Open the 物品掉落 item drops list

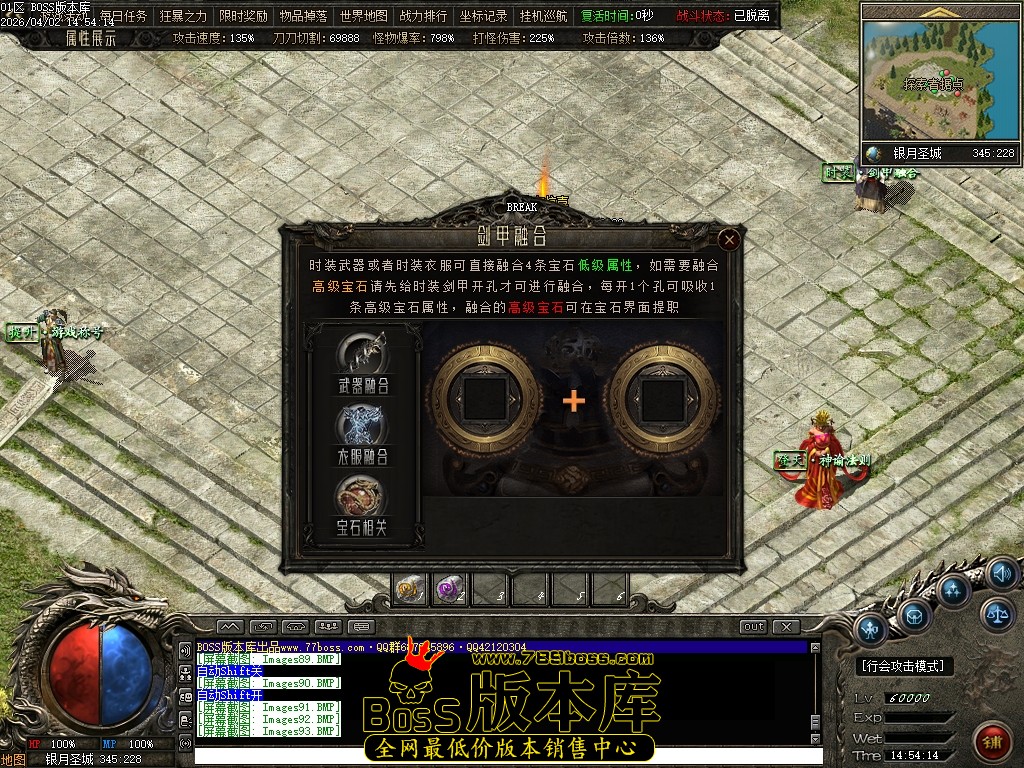pyautogui.click(x=304, y=16)
